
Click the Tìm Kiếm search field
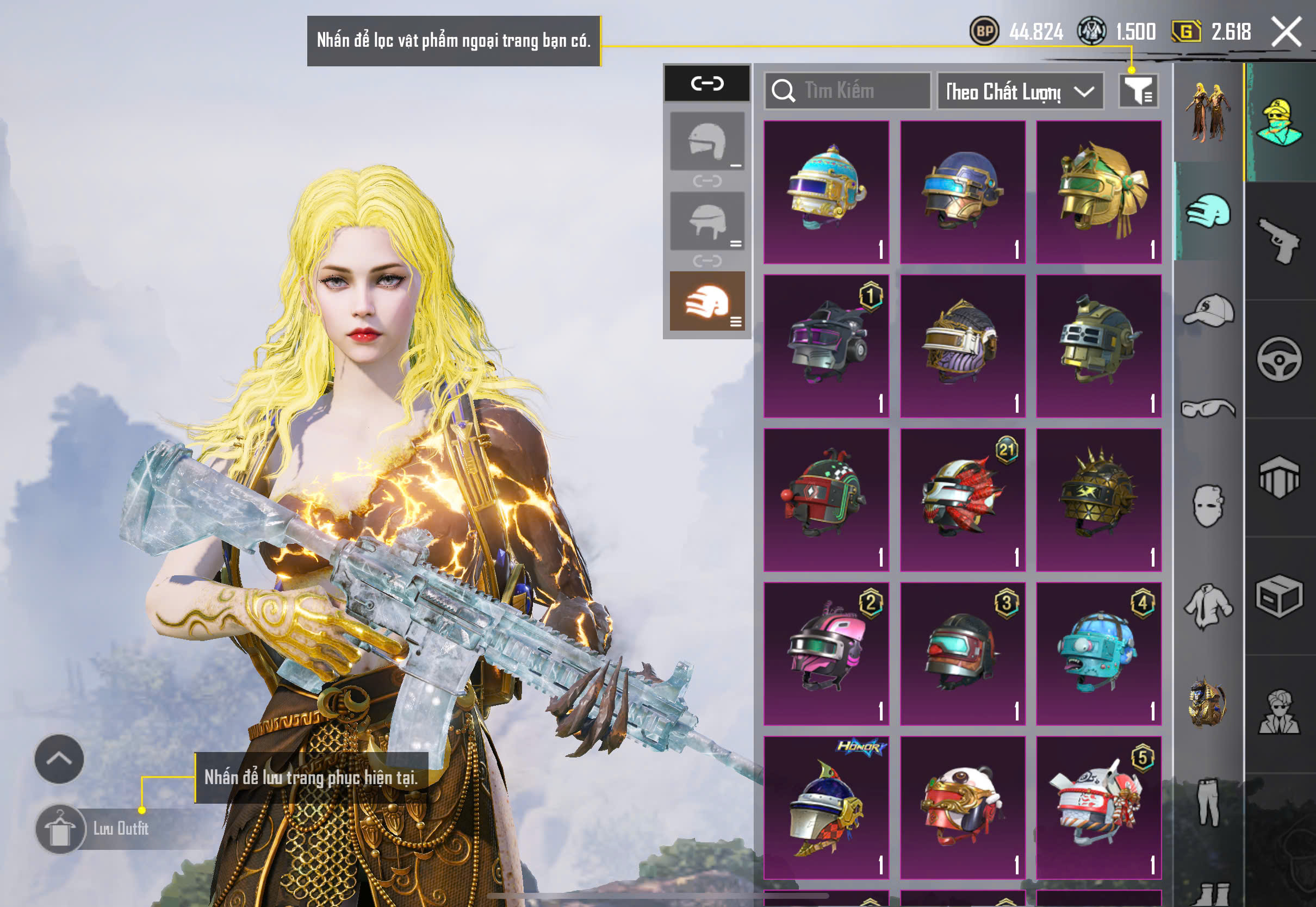(848, 91)
